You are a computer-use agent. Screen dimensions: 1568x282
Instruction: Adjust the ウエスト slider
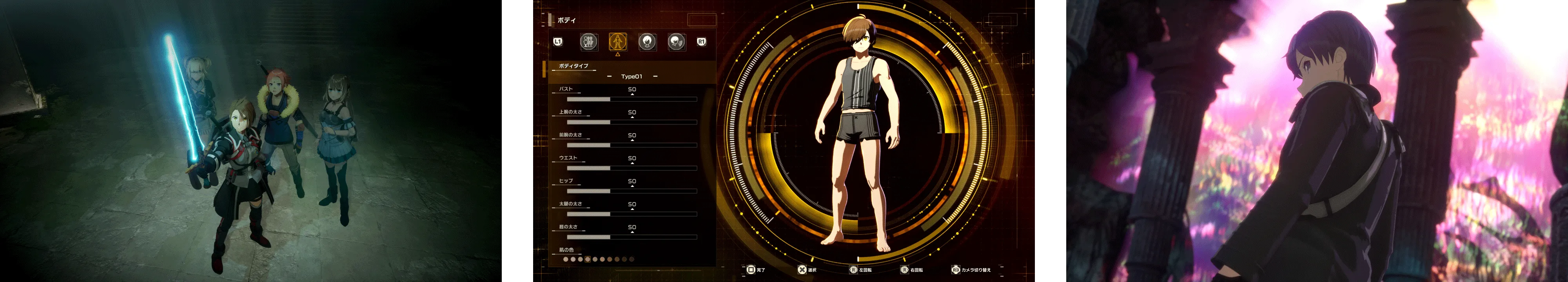(x=631, y=168)
